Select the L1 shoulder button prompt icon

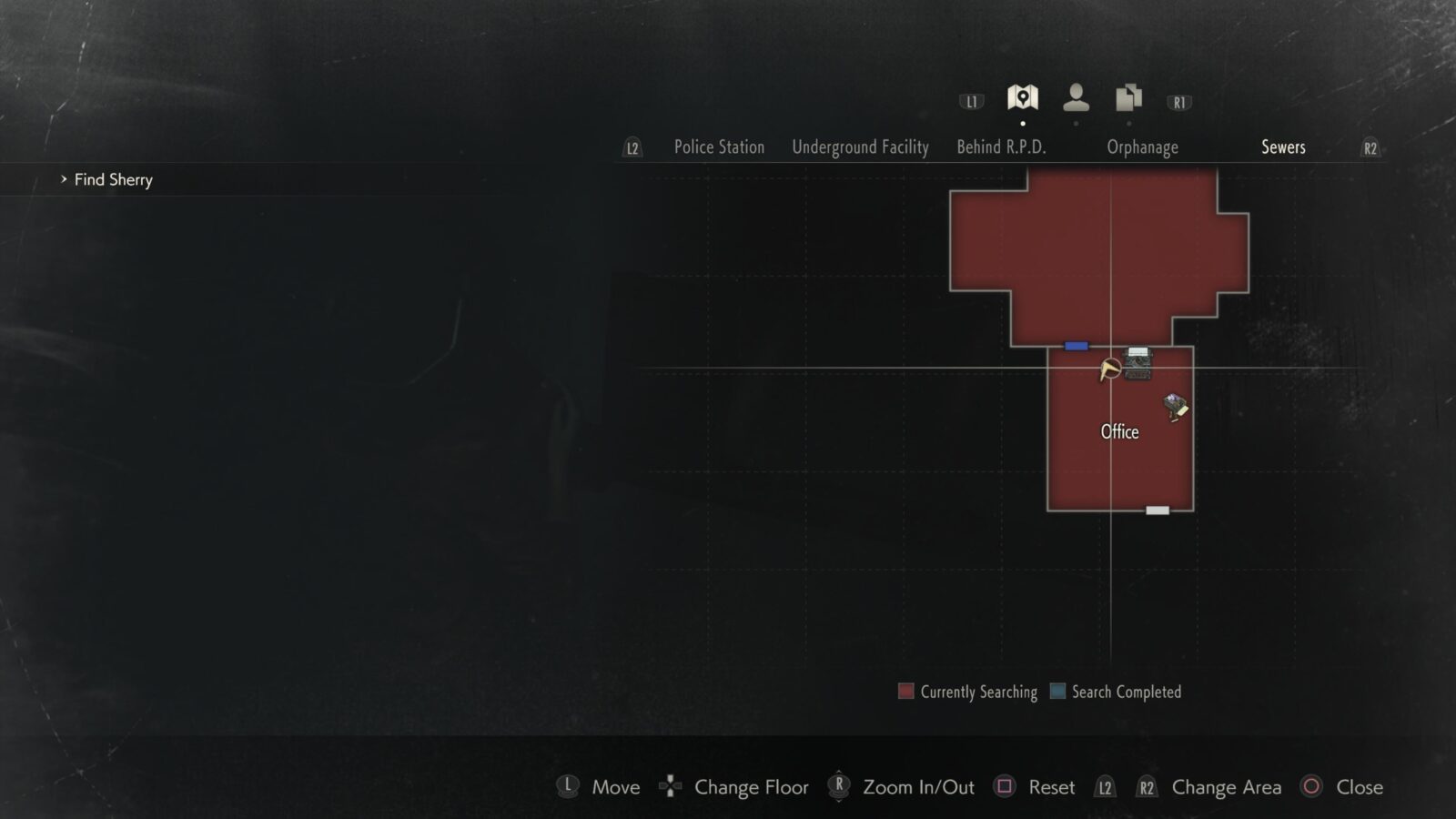(971, 102)
